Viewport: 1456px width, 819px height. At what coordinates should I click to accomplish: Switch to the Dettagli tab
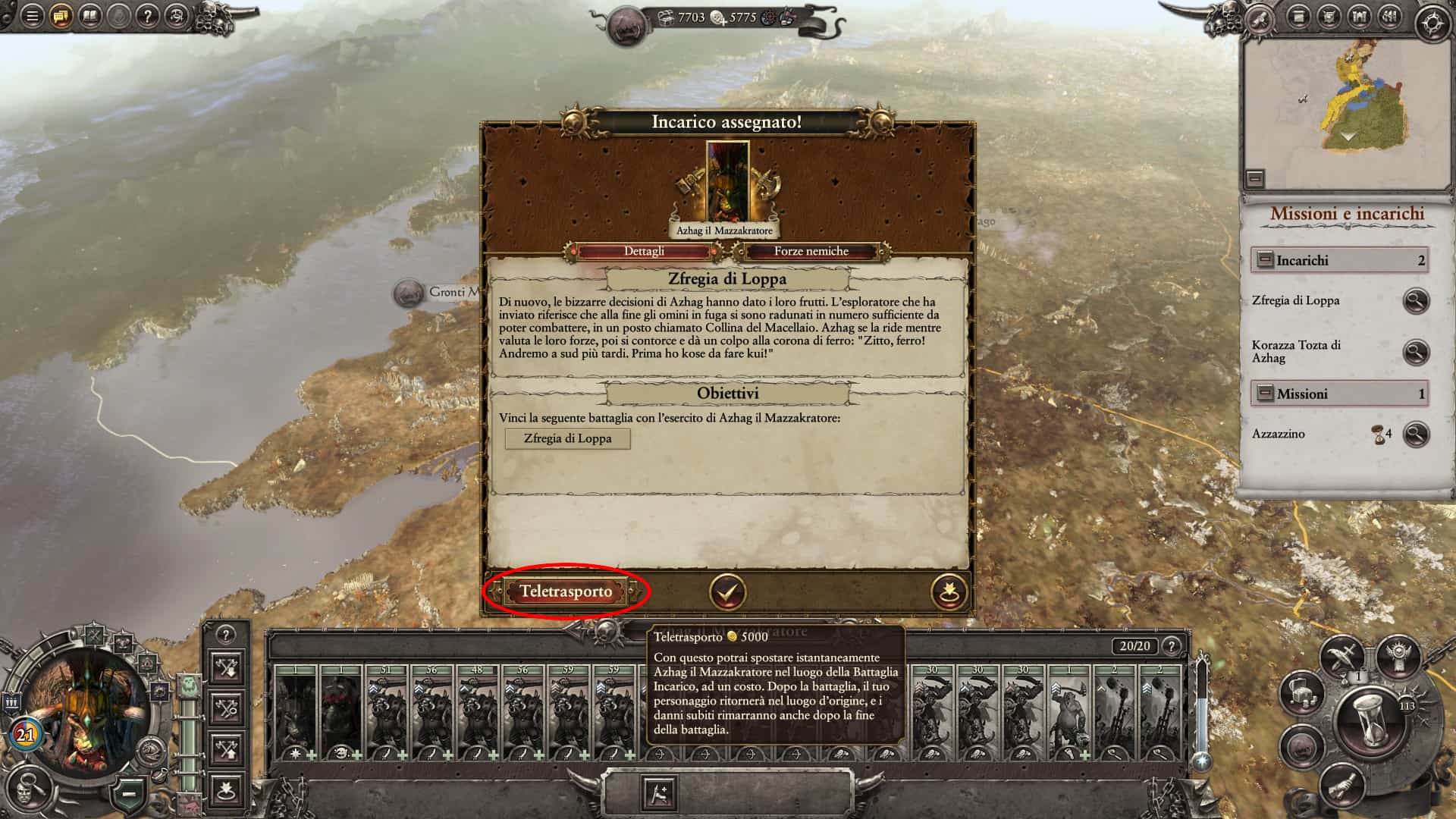[x=644, y=251]
